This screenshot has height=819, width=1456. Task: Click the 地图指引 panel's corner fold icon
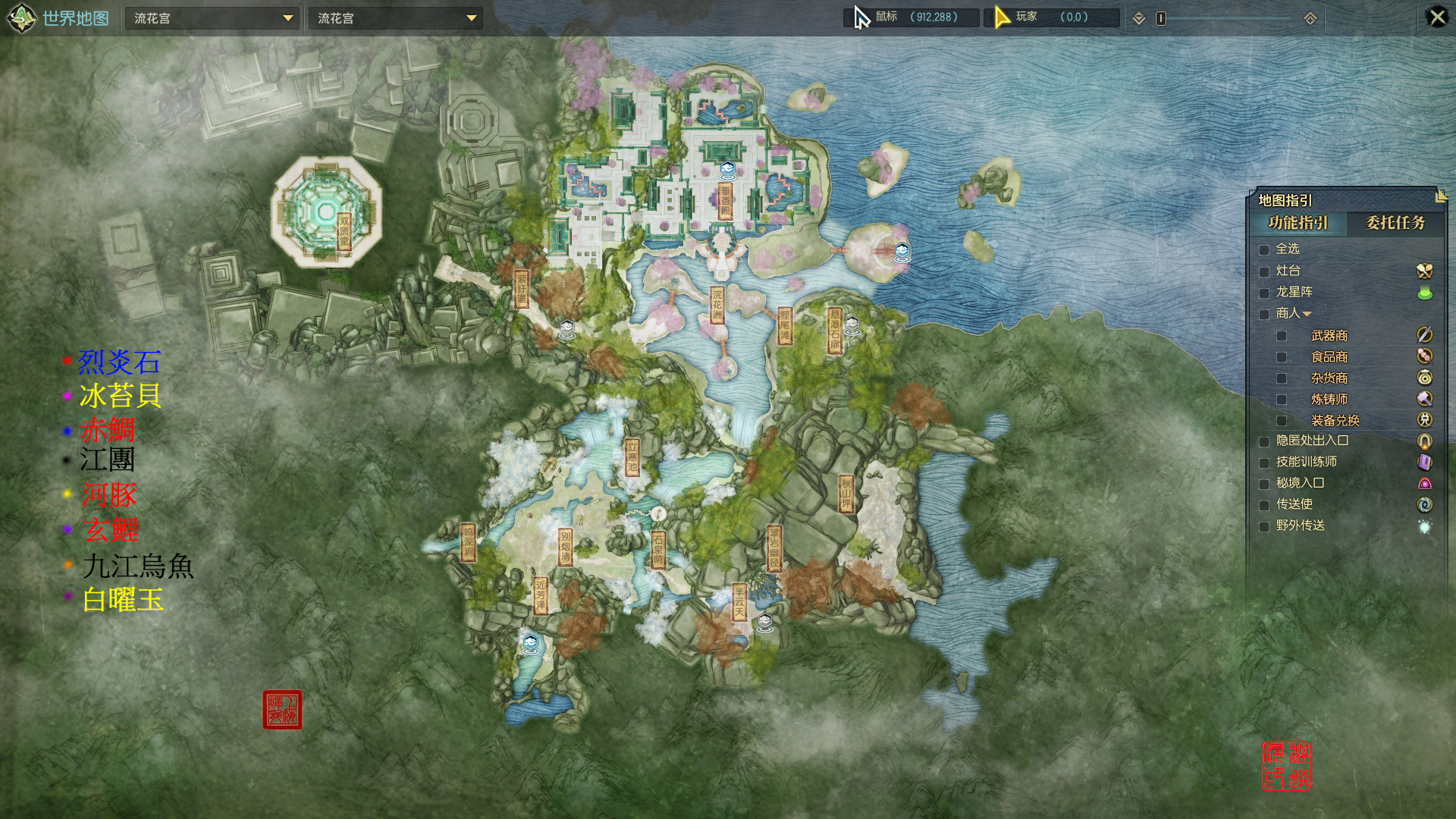1441,196
